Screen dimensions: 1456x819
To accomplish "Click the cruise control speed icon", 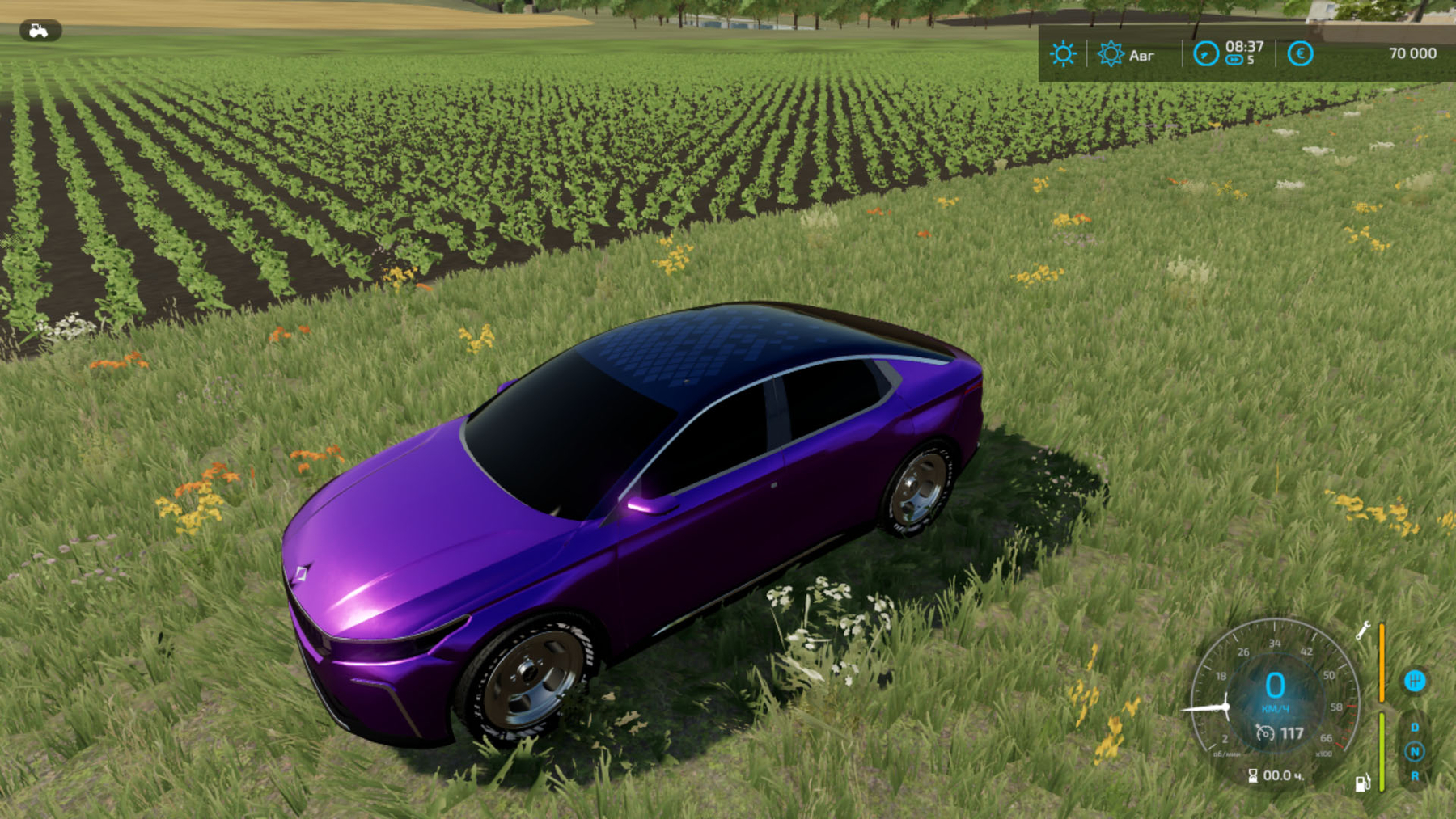I will pyautogui.click(x=1264, y=732).
